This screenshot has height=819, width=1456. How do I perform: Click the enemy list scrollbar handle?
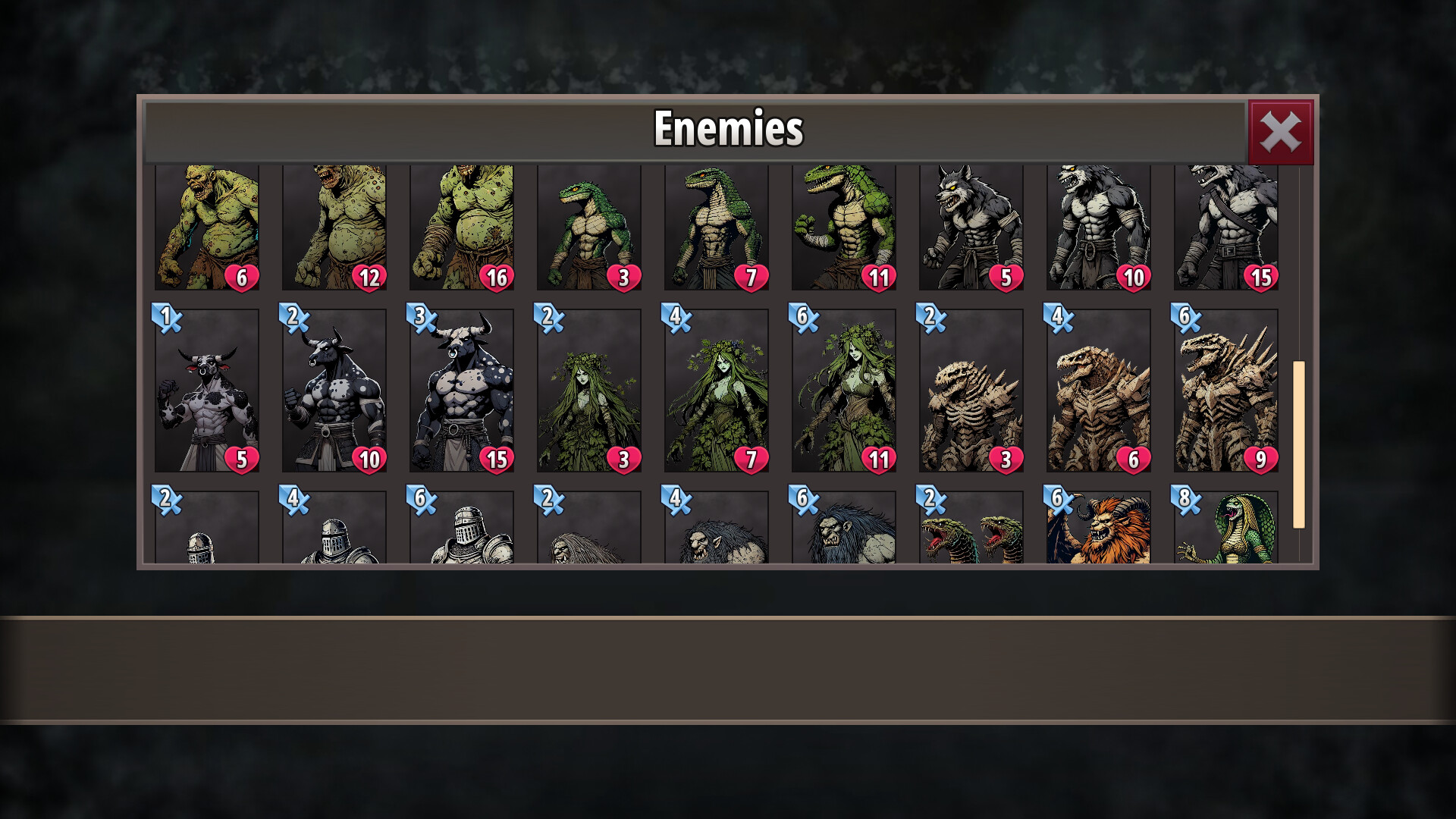[1298, 444]
